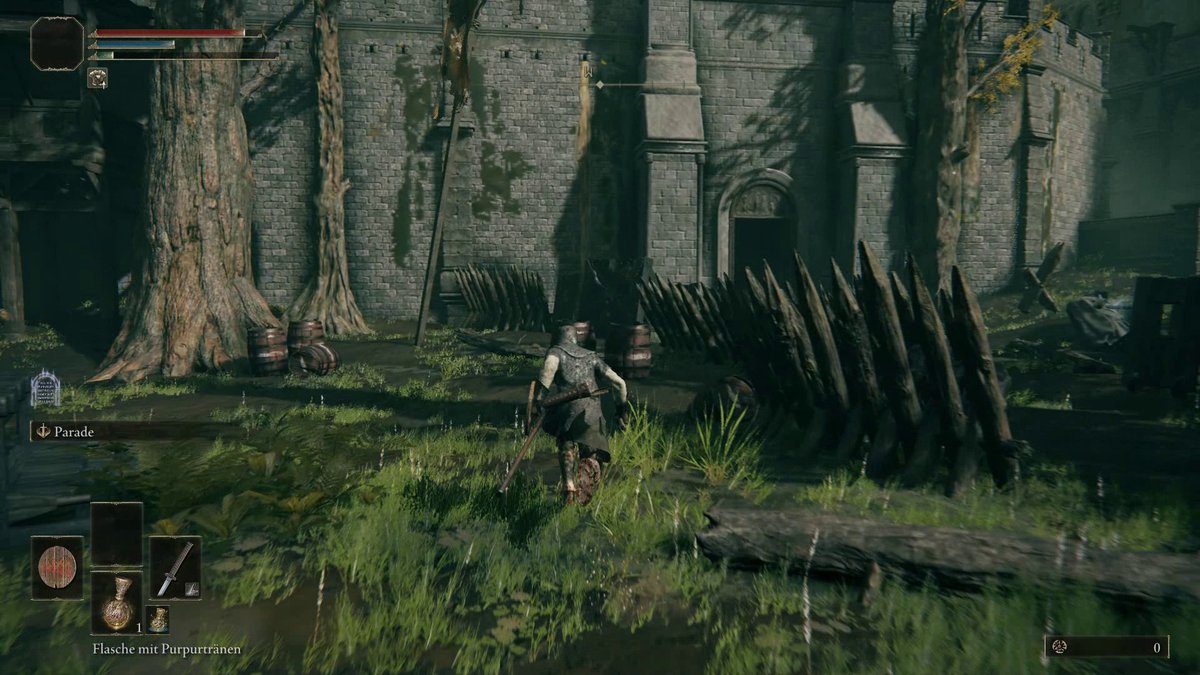Screen dimensions: 1200x675
Task: Click the small pouch item icon
Action: pyautogui.click(x=156, y=619)
